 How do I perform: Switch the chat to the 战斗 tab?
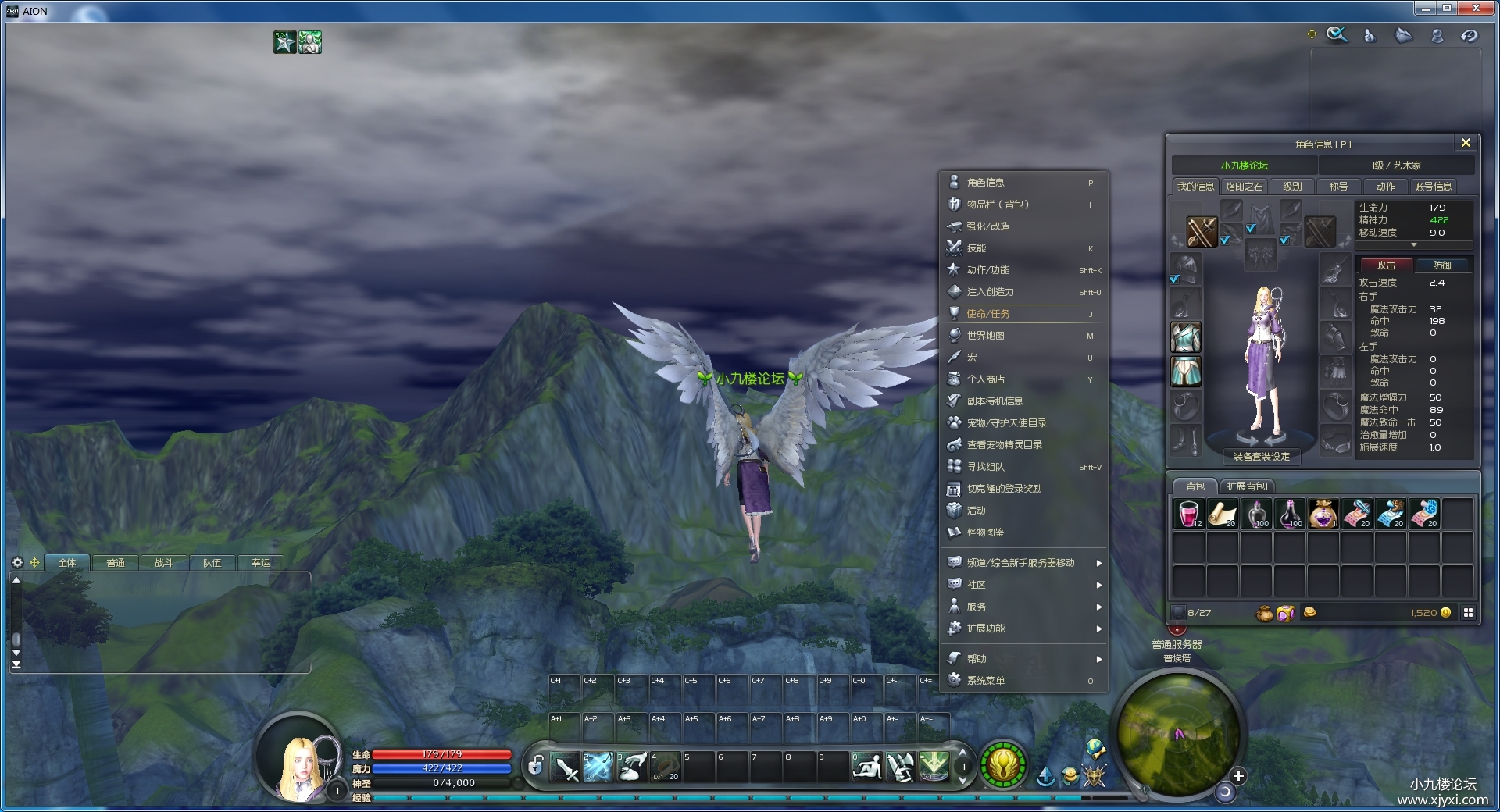[x=164, y=563]
